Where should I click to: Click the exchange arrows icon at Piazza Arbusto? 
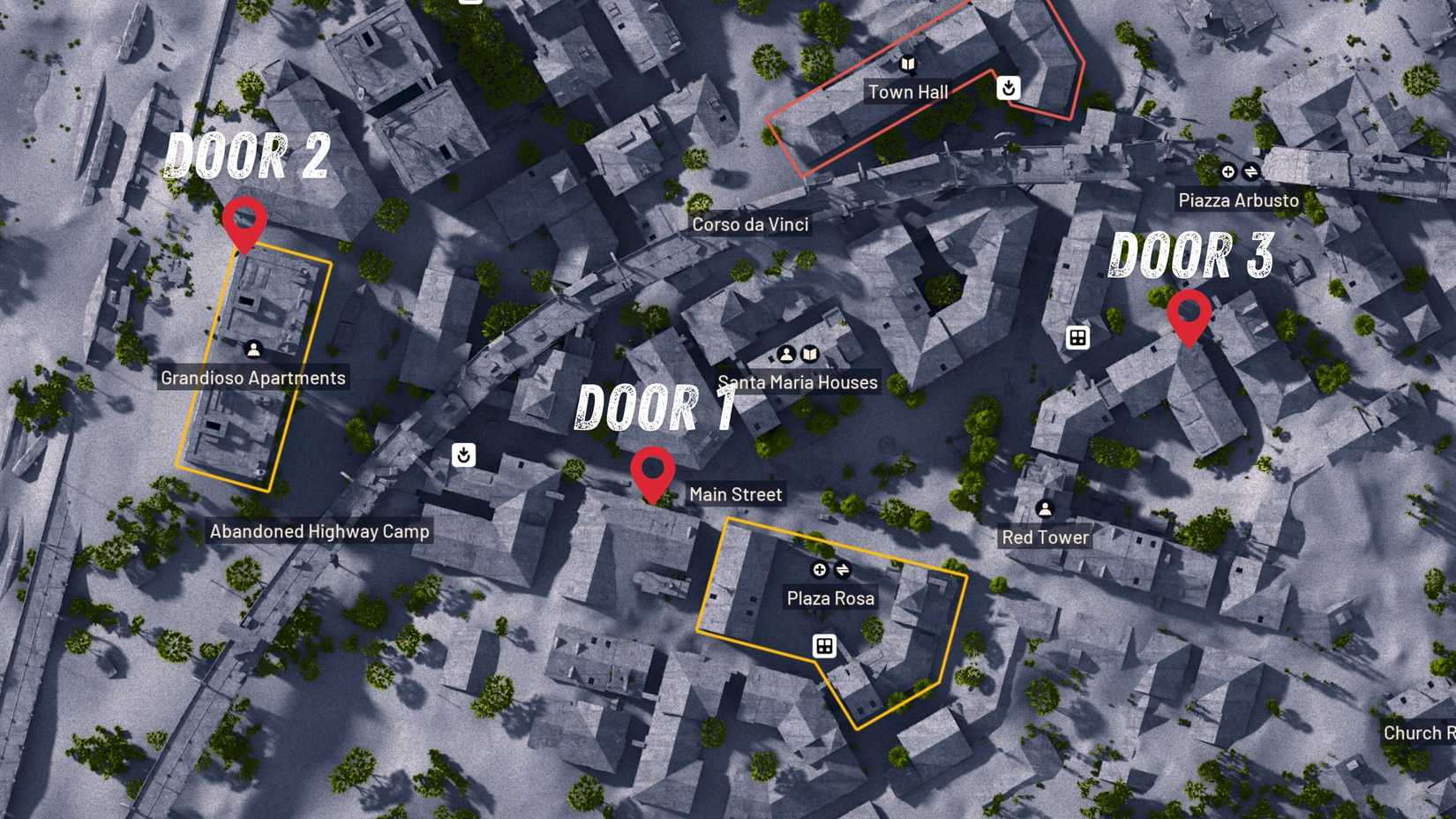1250,173
